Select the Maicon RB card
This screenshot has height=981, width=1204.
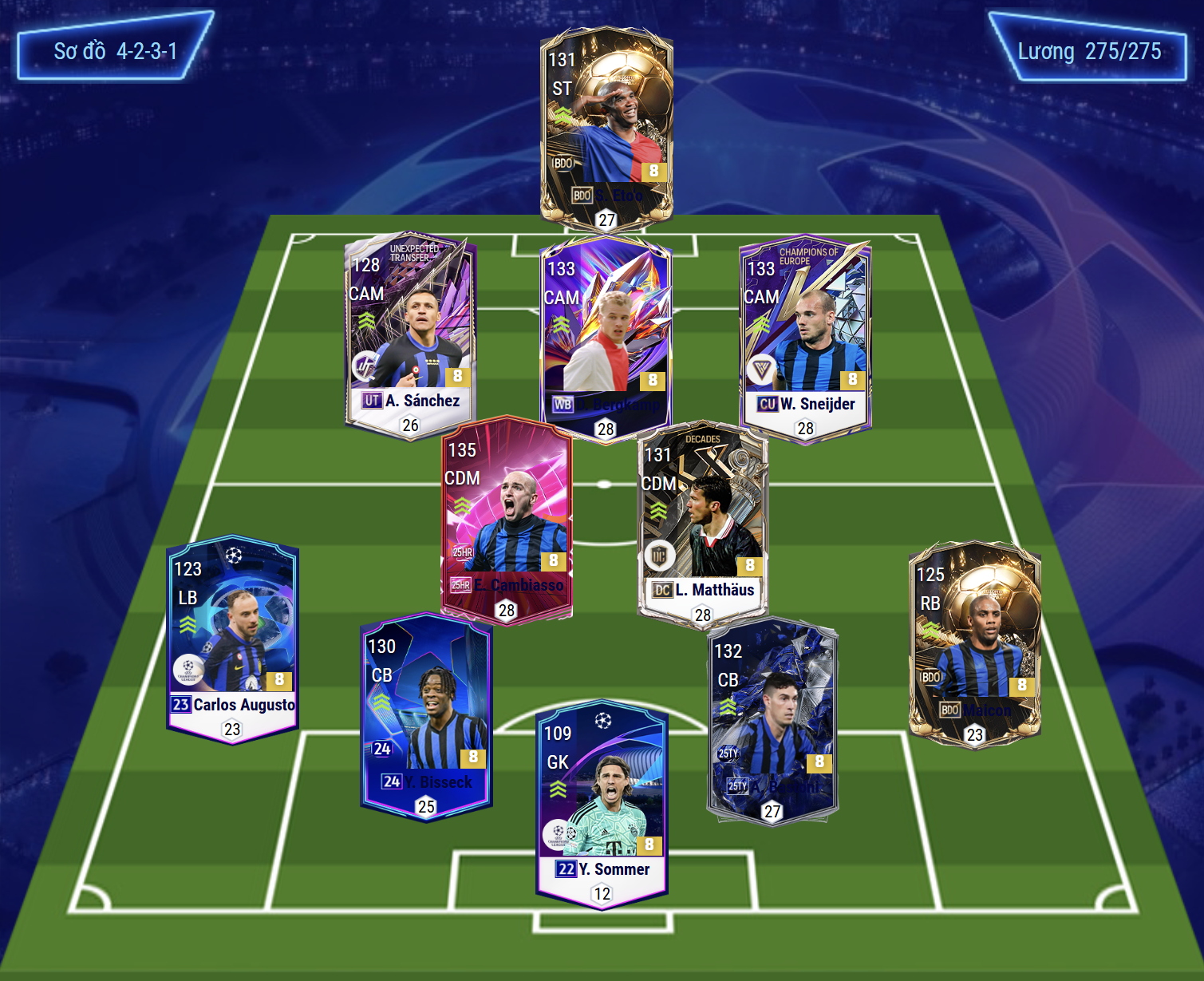[x=974, y=644]
